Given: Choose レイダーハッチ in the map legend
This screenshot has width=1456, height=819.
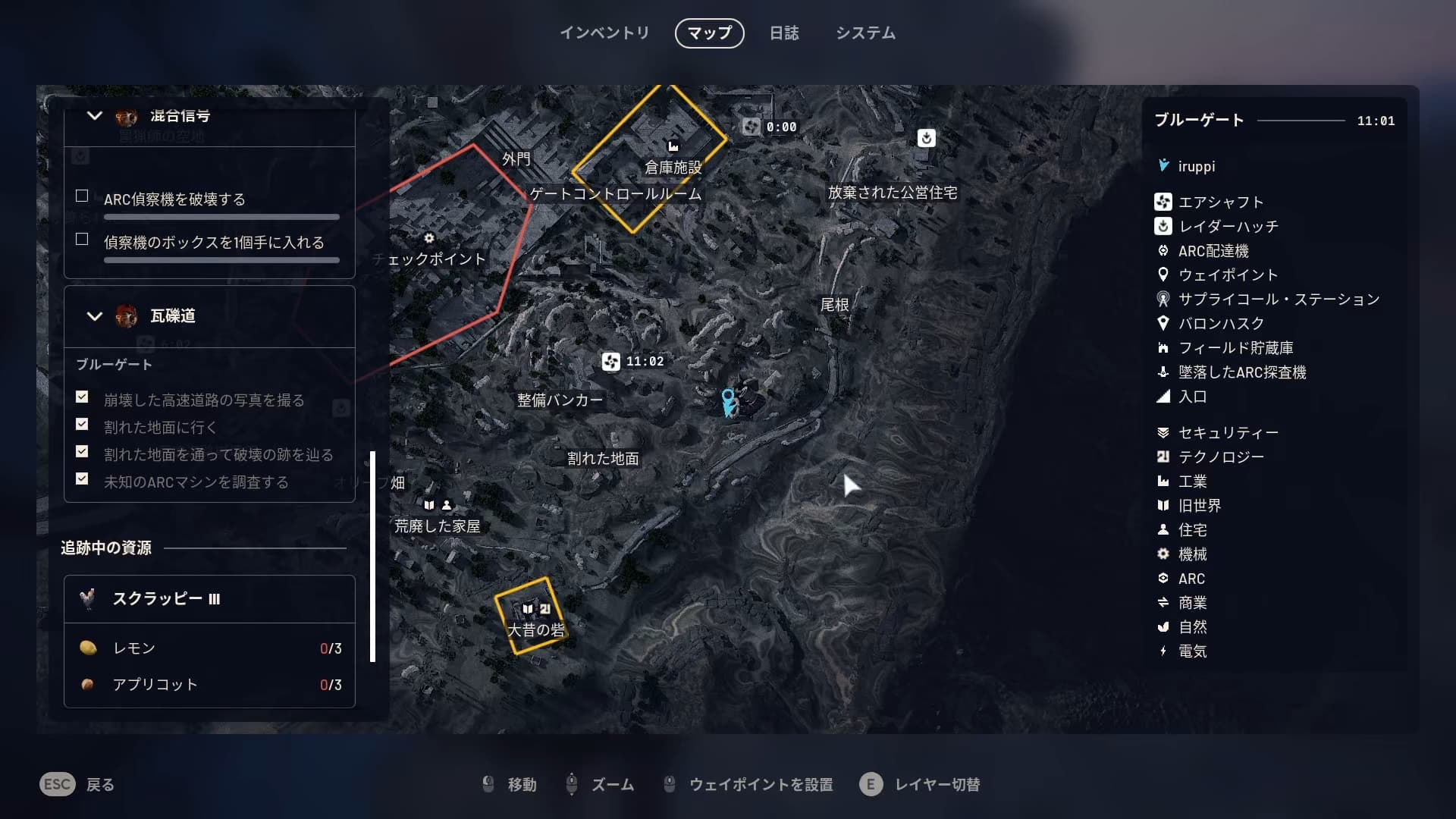Looking at the screenshot, I should (1228, 226).
